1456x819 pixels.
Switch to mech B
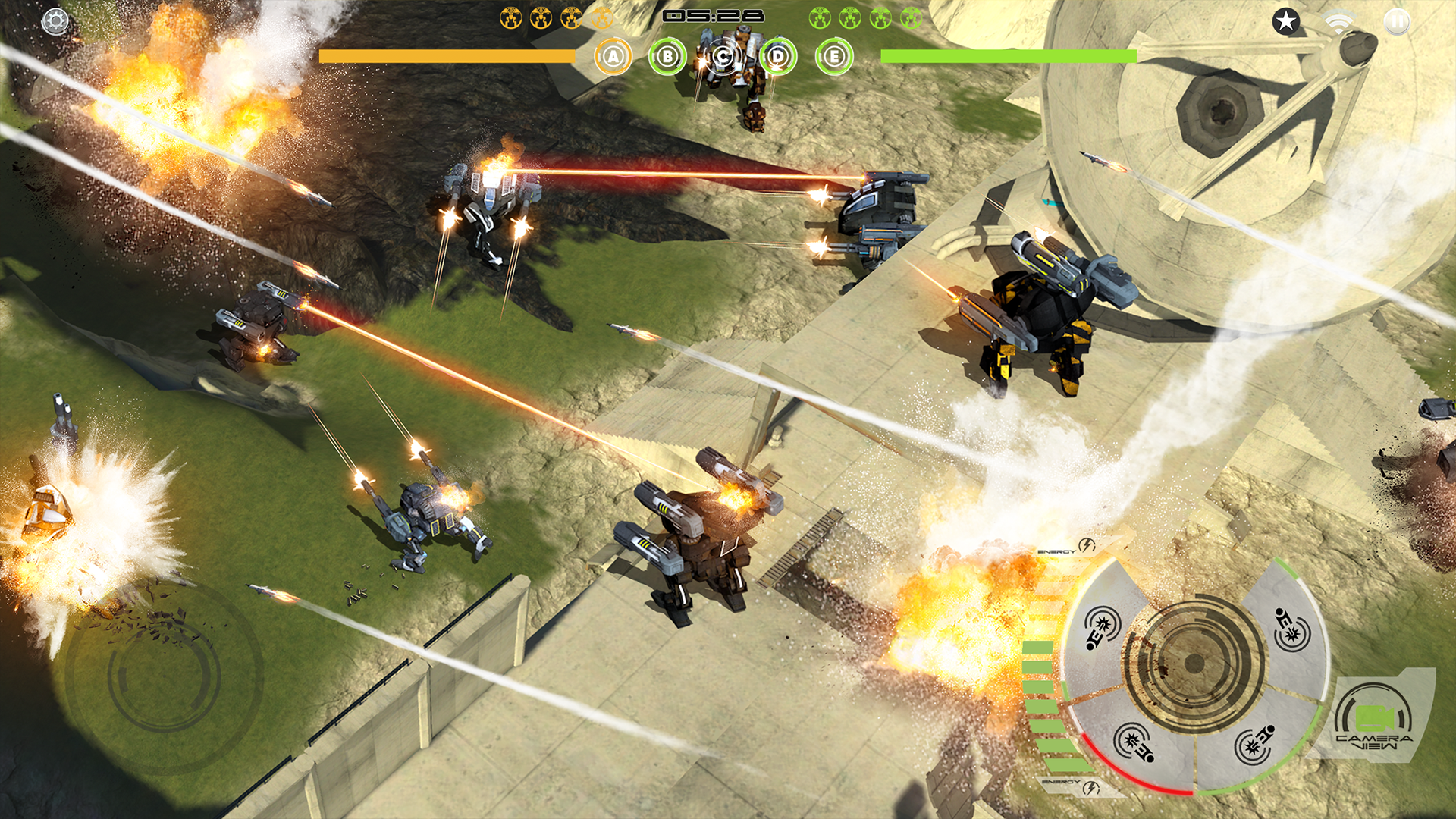667,56
